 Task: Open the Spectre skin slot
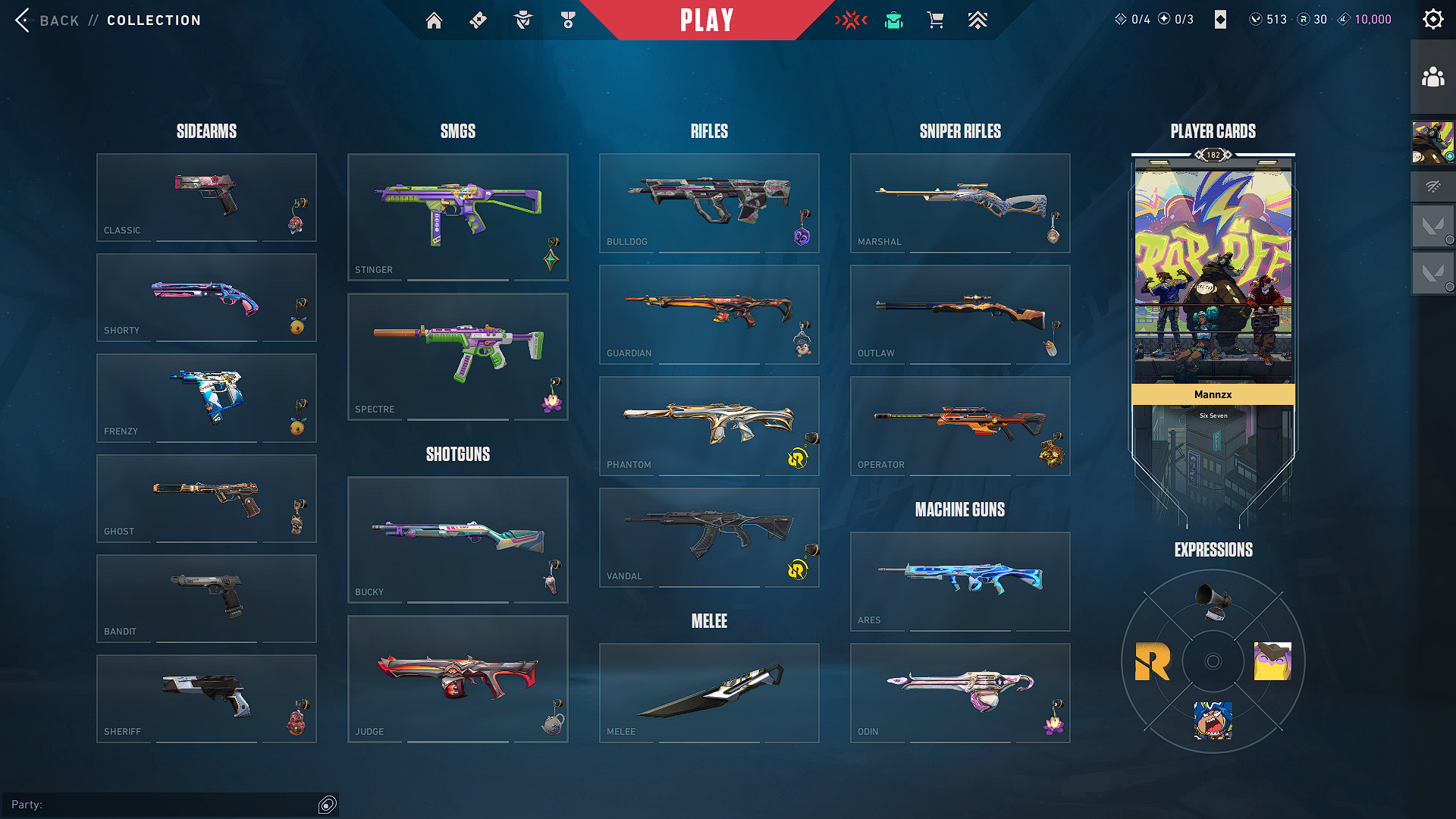457,356
